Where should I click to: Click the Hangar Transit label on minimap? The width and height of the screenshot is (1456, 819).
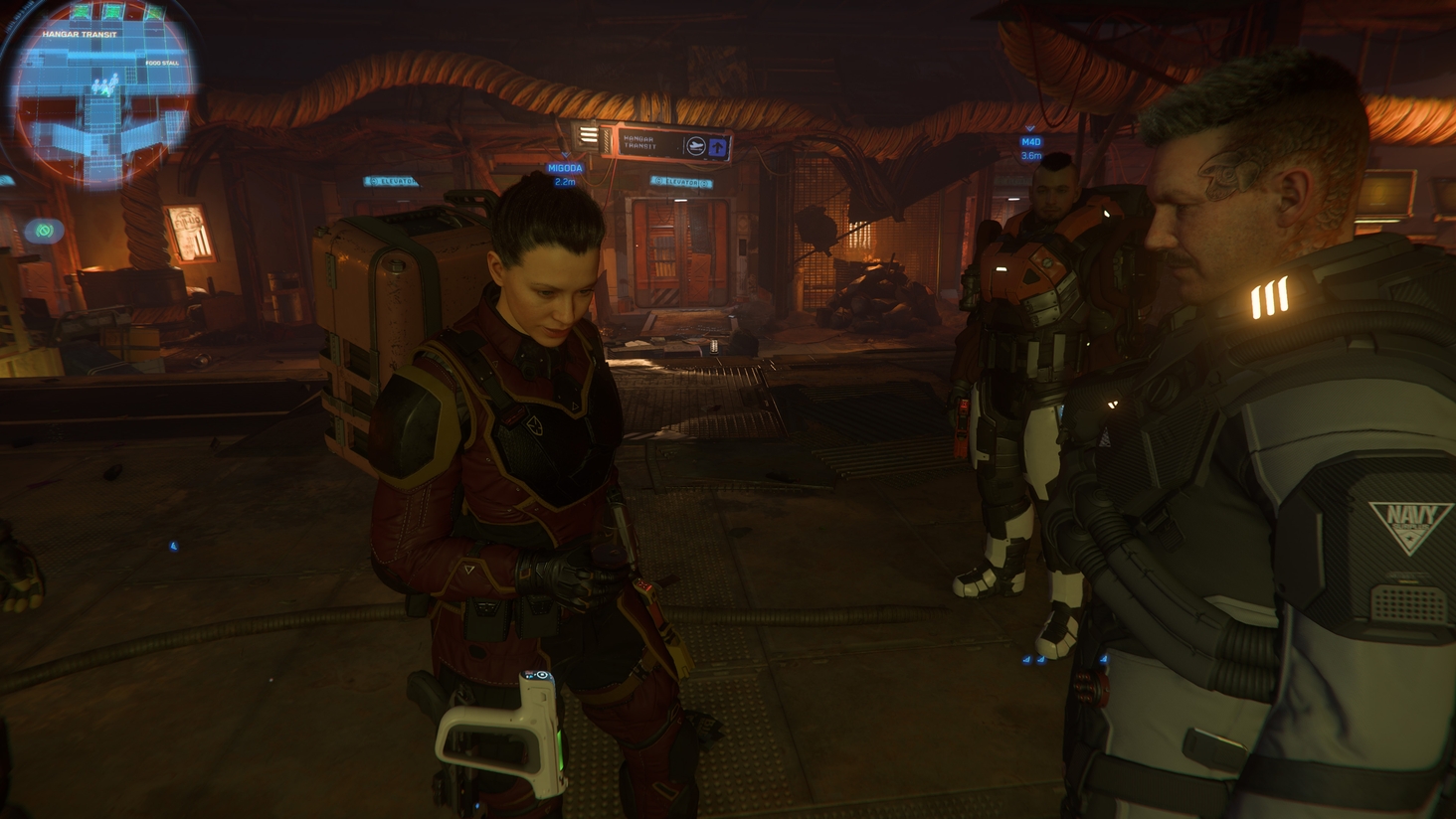[x=80, y=34]
